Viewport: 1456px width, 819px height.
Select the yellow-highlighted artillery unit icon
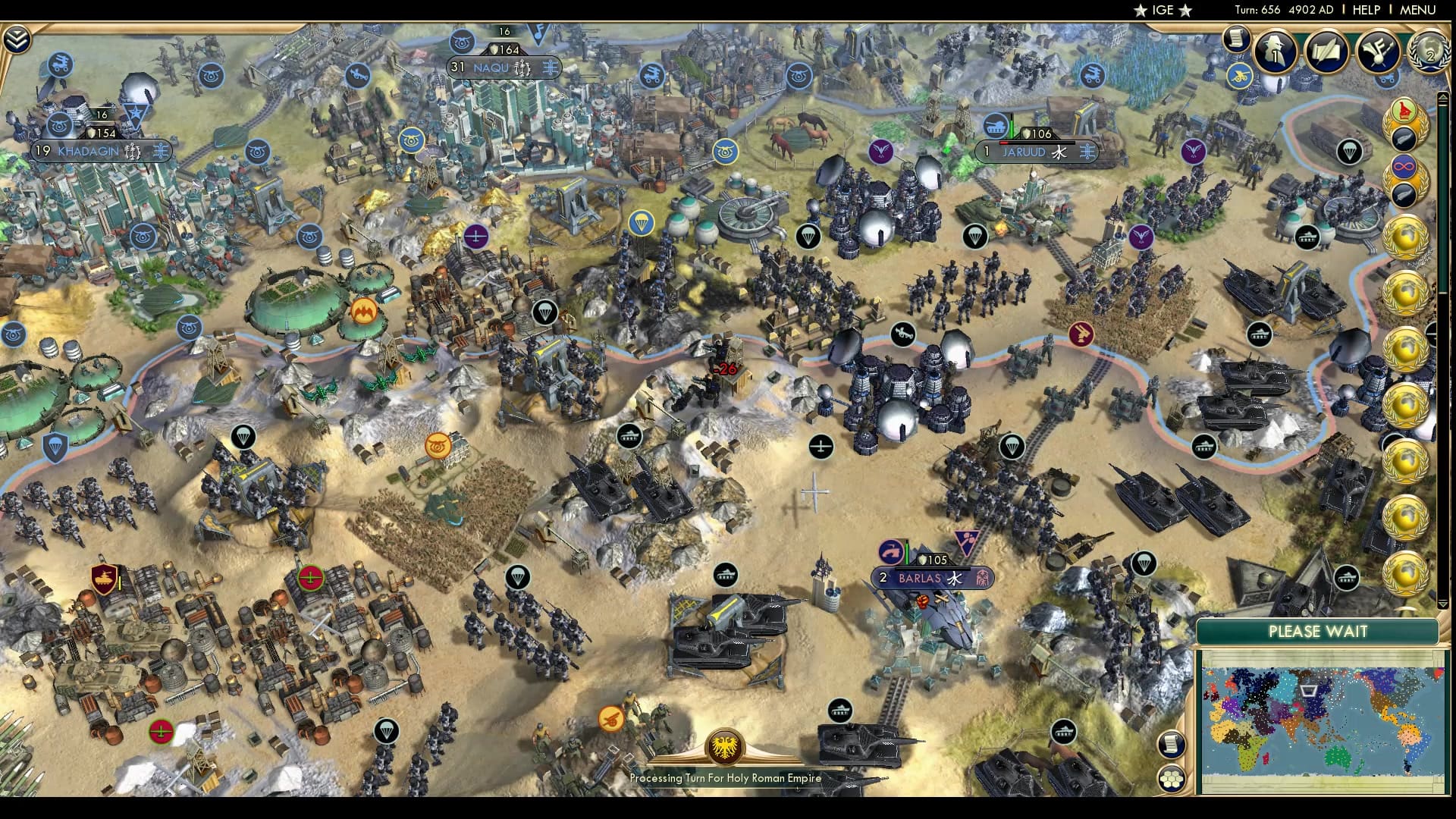coord(1239,76)
